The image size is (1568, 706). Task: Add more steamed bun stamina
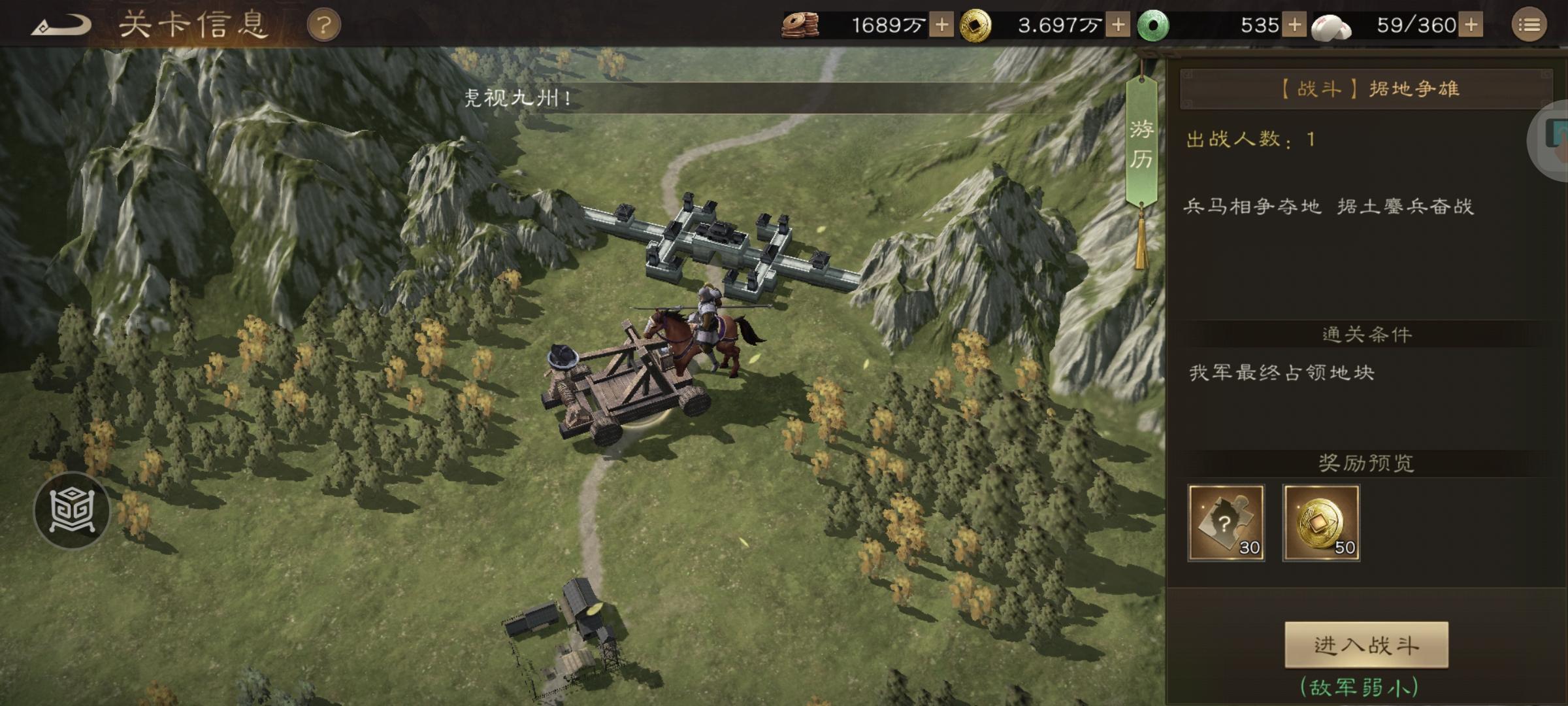pyautogui.click(x=1471, y=25)
